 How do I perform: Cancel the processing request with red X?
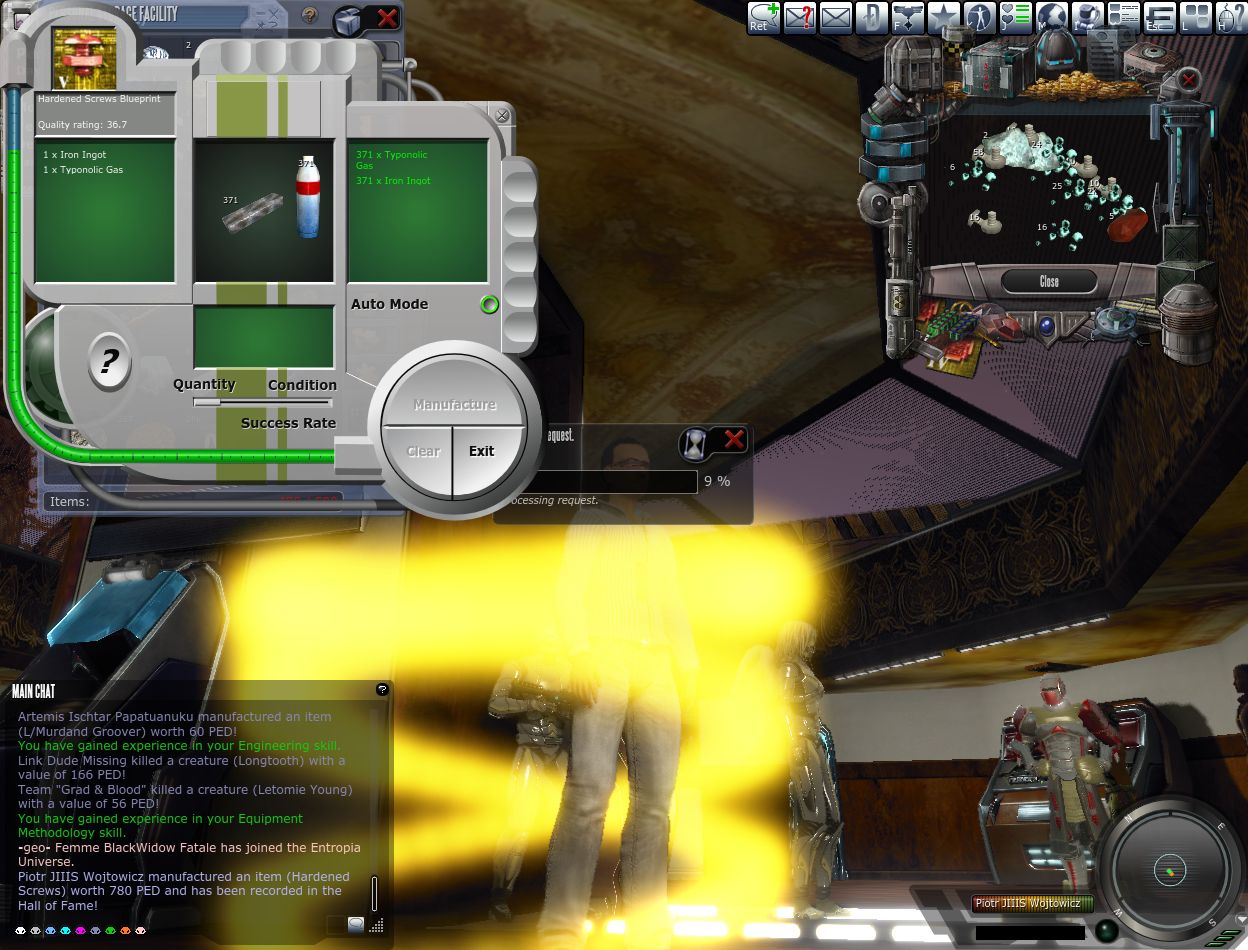click(734, 439)
